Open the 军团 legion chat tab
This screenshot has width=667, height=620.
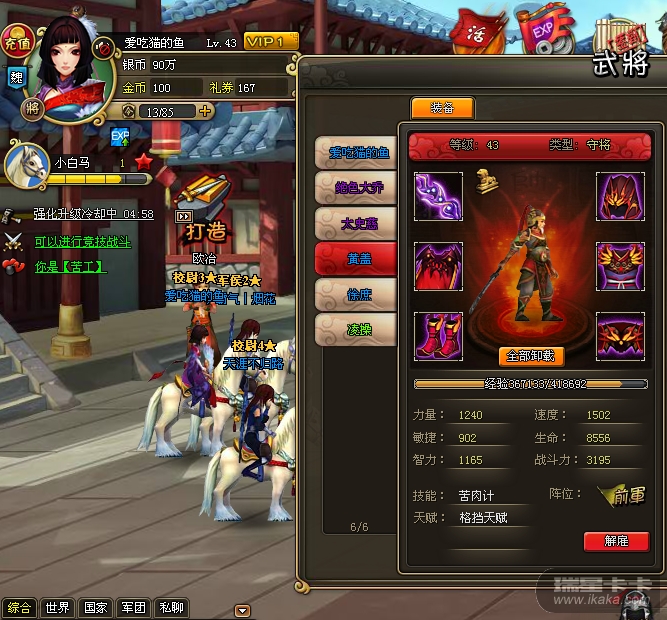point(134,608)
